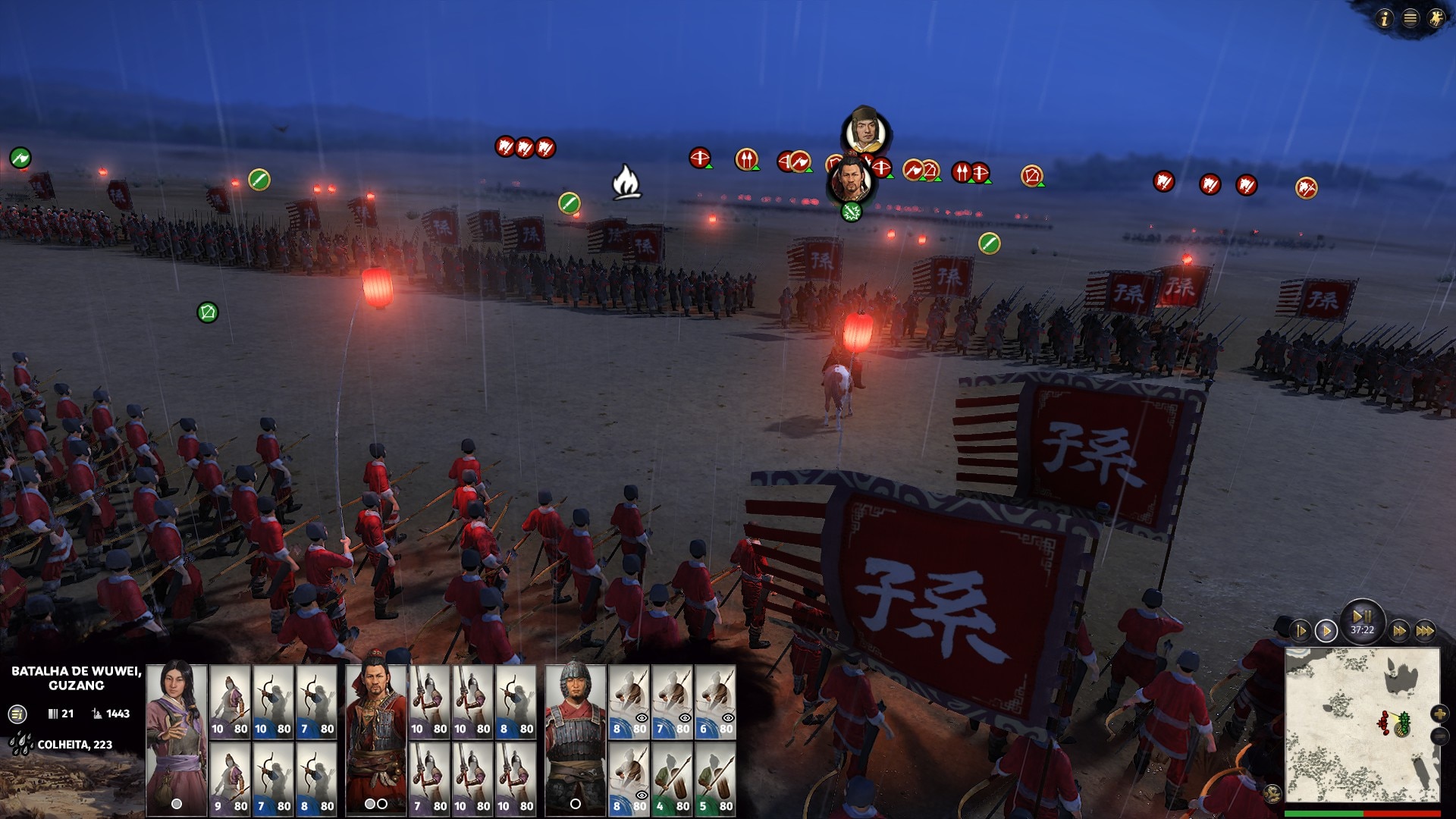Zoom out the minimap with minus button
Image resolution: width=1456 pixels, height=819 pixels.
pos(1439,736)
